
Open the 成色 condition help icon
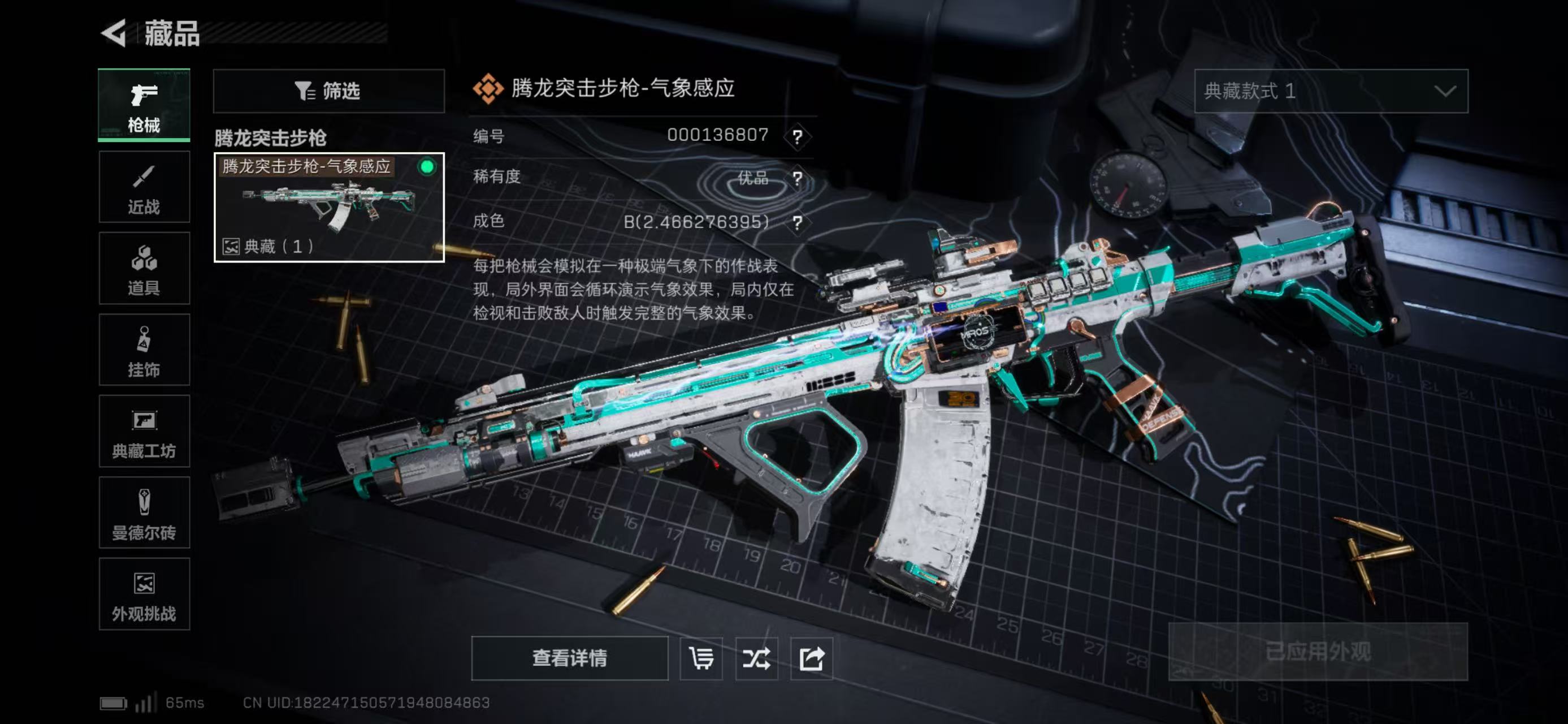[798, 222]
